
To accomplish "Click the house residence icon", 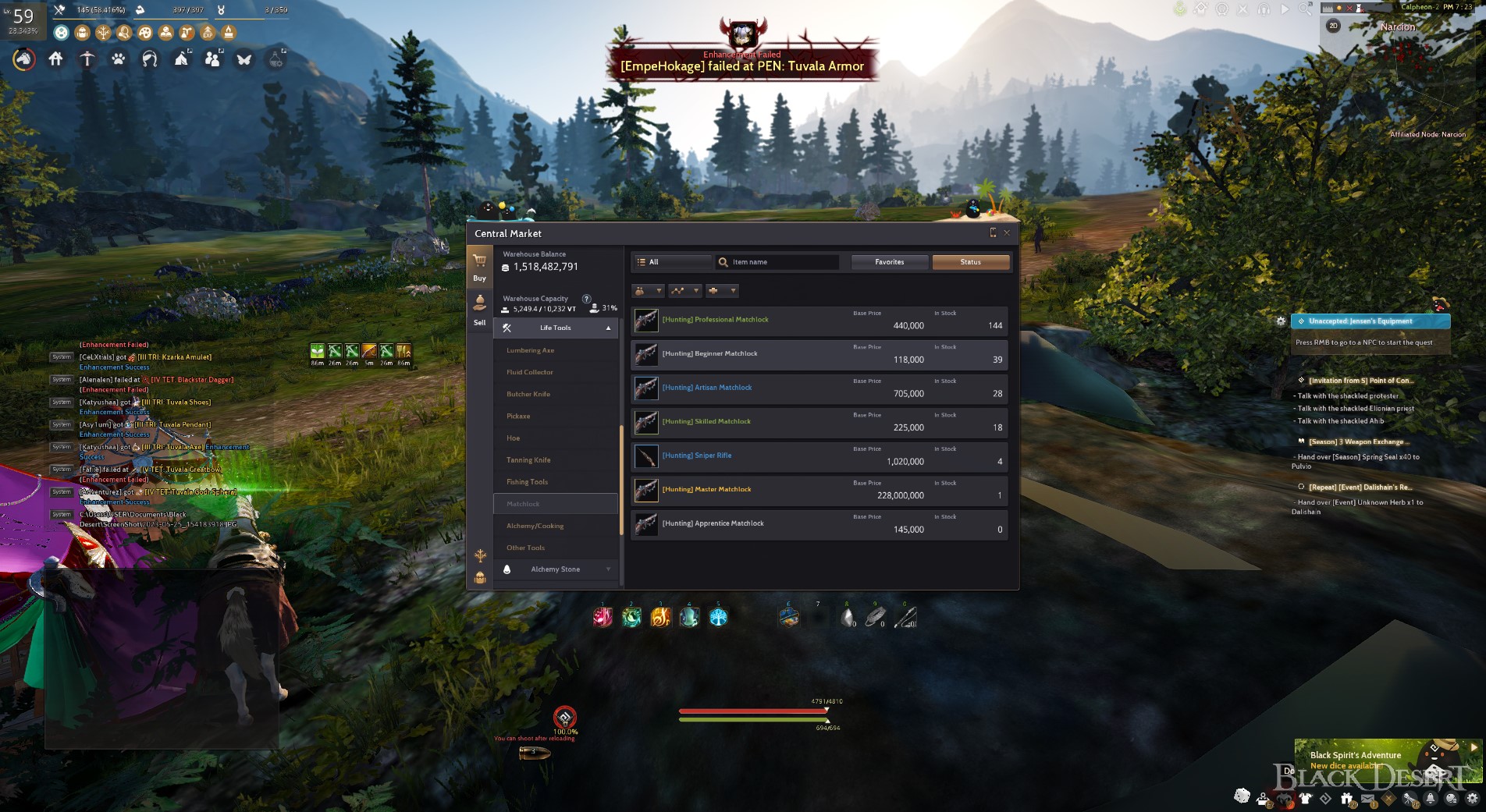I will [x=55, y=59].
